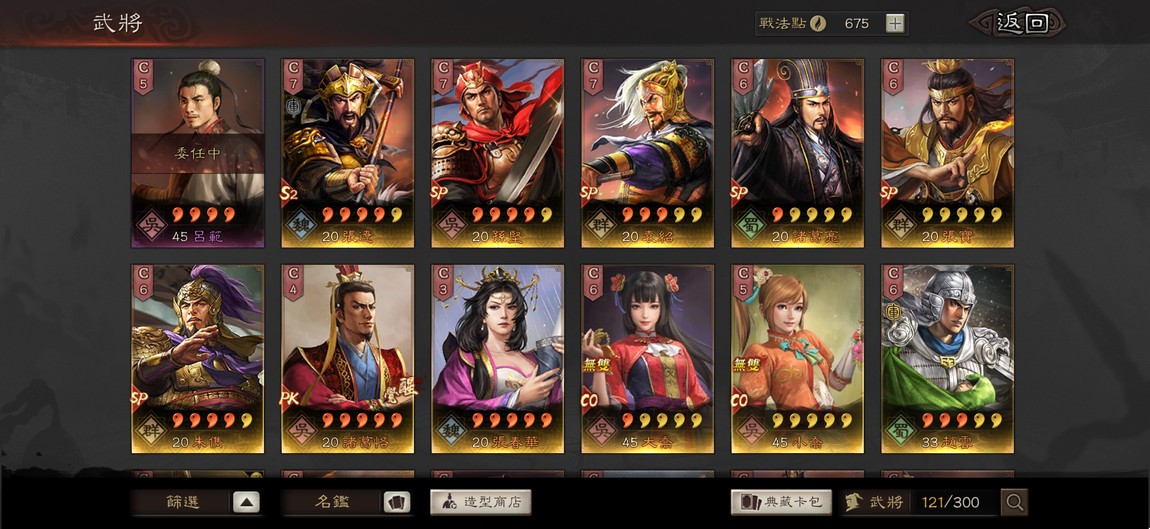View the 趙雲 general card
This screenshot has height=529, width=1150.
click(x=948, y=358)
